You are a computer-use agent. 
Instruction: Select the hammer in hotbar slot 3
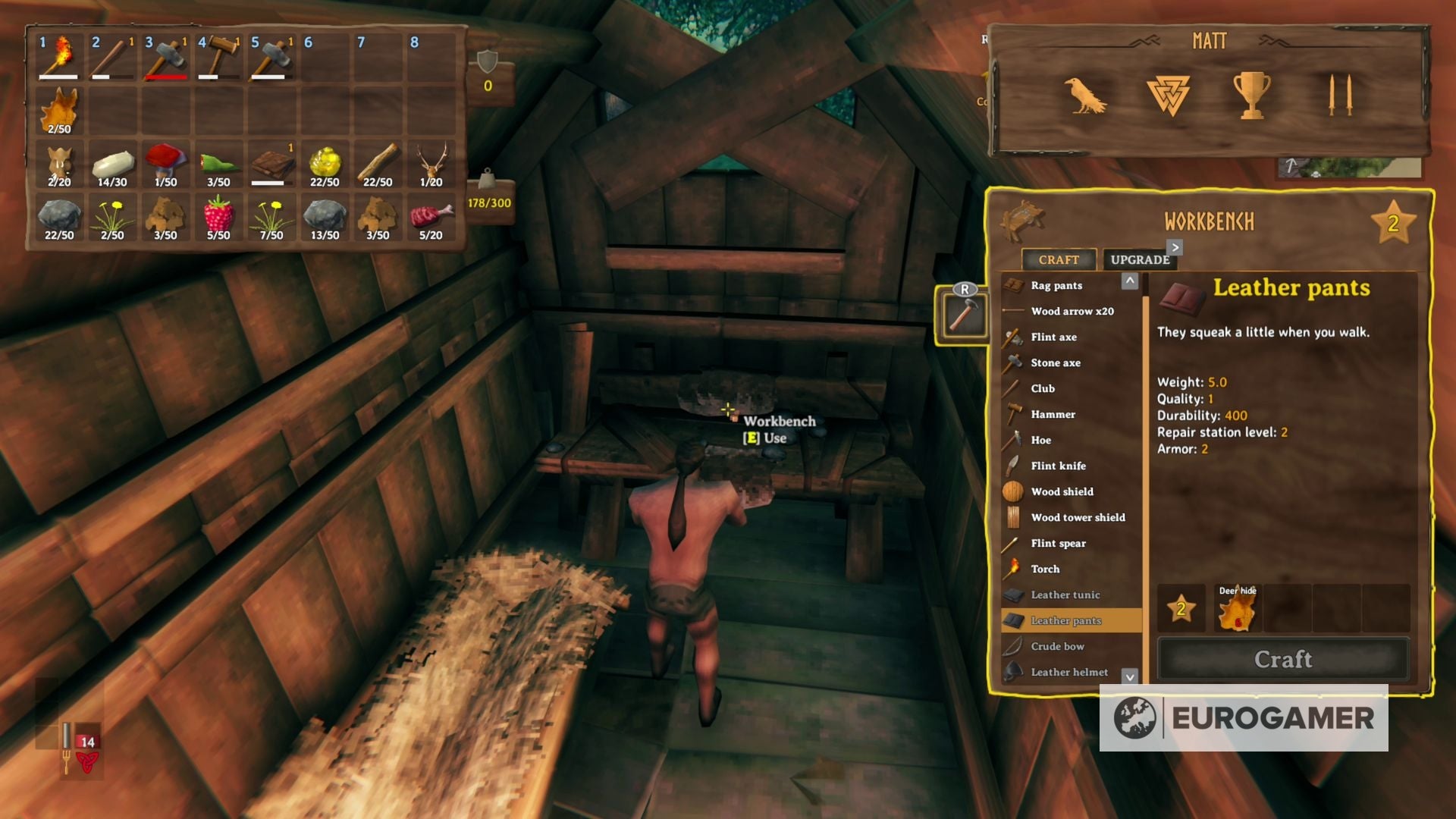pos(165,59)
